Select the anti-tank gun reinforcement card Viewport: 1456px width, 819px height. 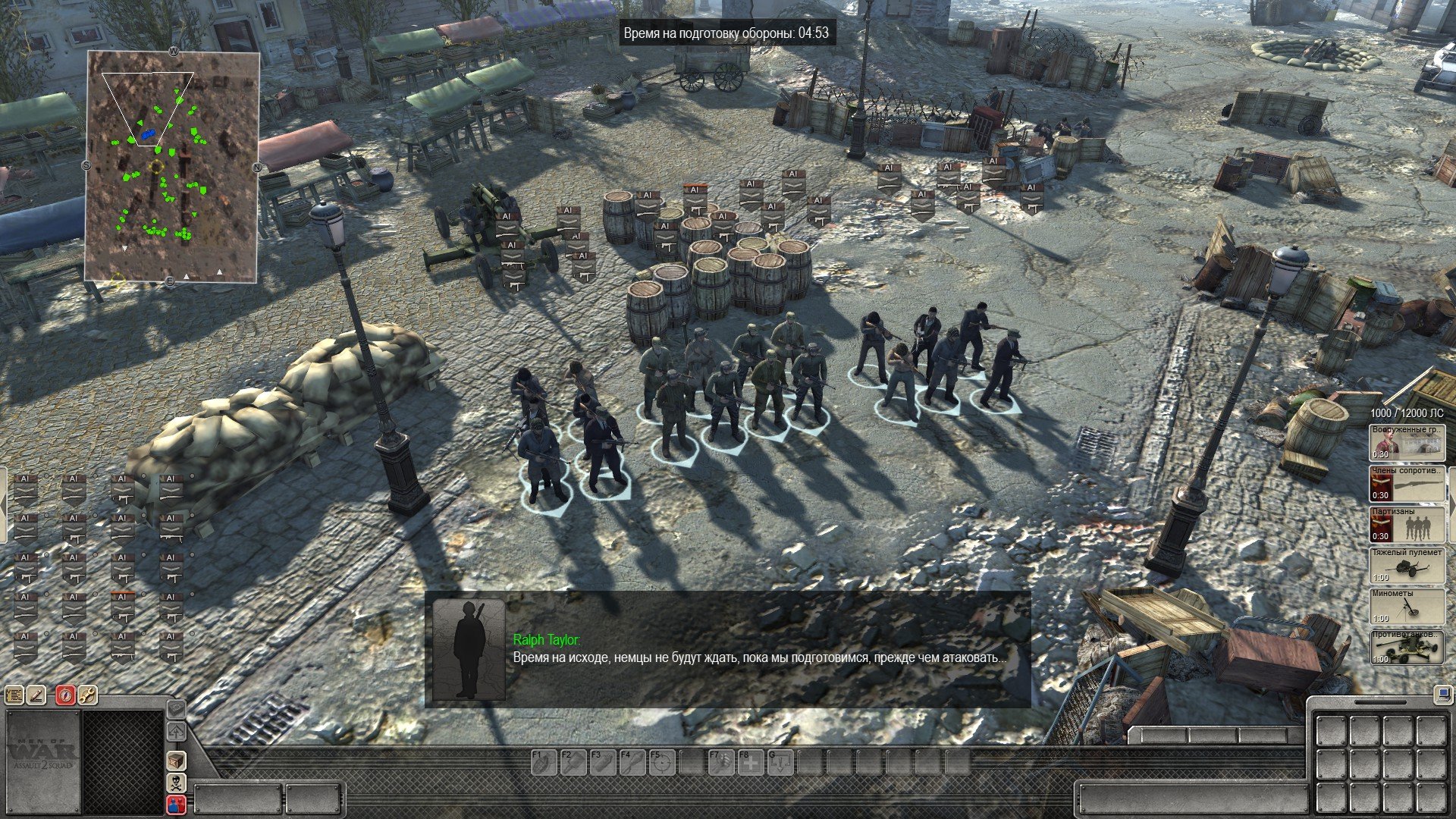(x=1407, y=647)
